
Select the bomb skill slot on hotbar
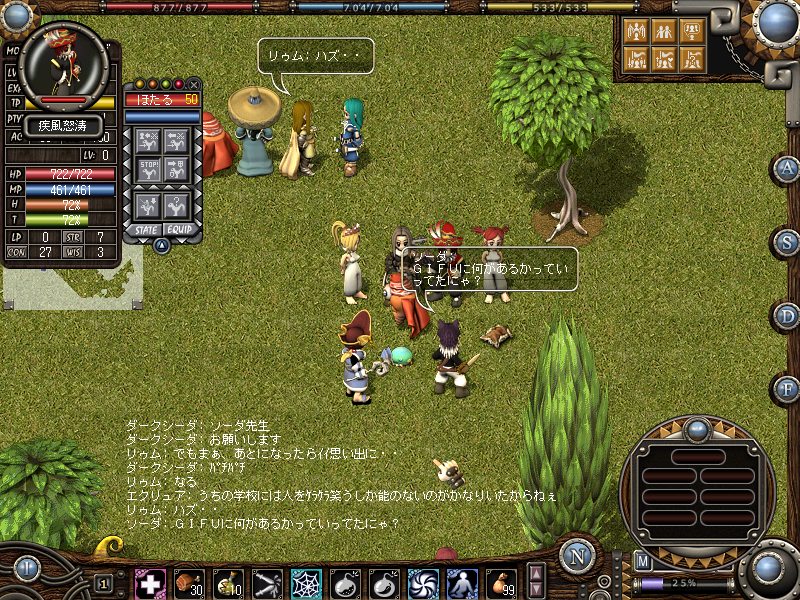click(345, 582)
